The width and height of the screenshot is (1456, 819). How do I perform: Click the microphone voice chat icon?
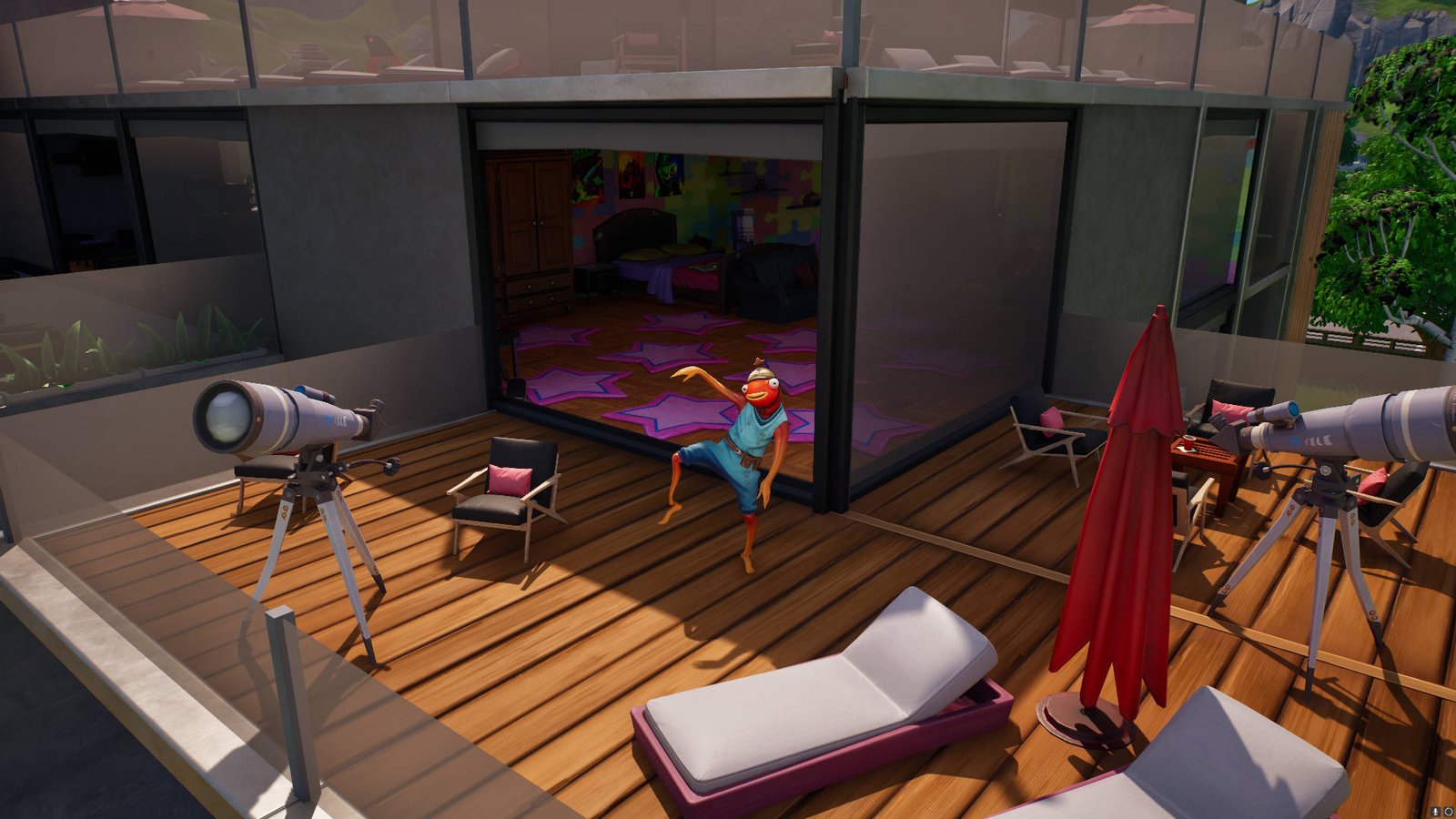pos(1436,811)
